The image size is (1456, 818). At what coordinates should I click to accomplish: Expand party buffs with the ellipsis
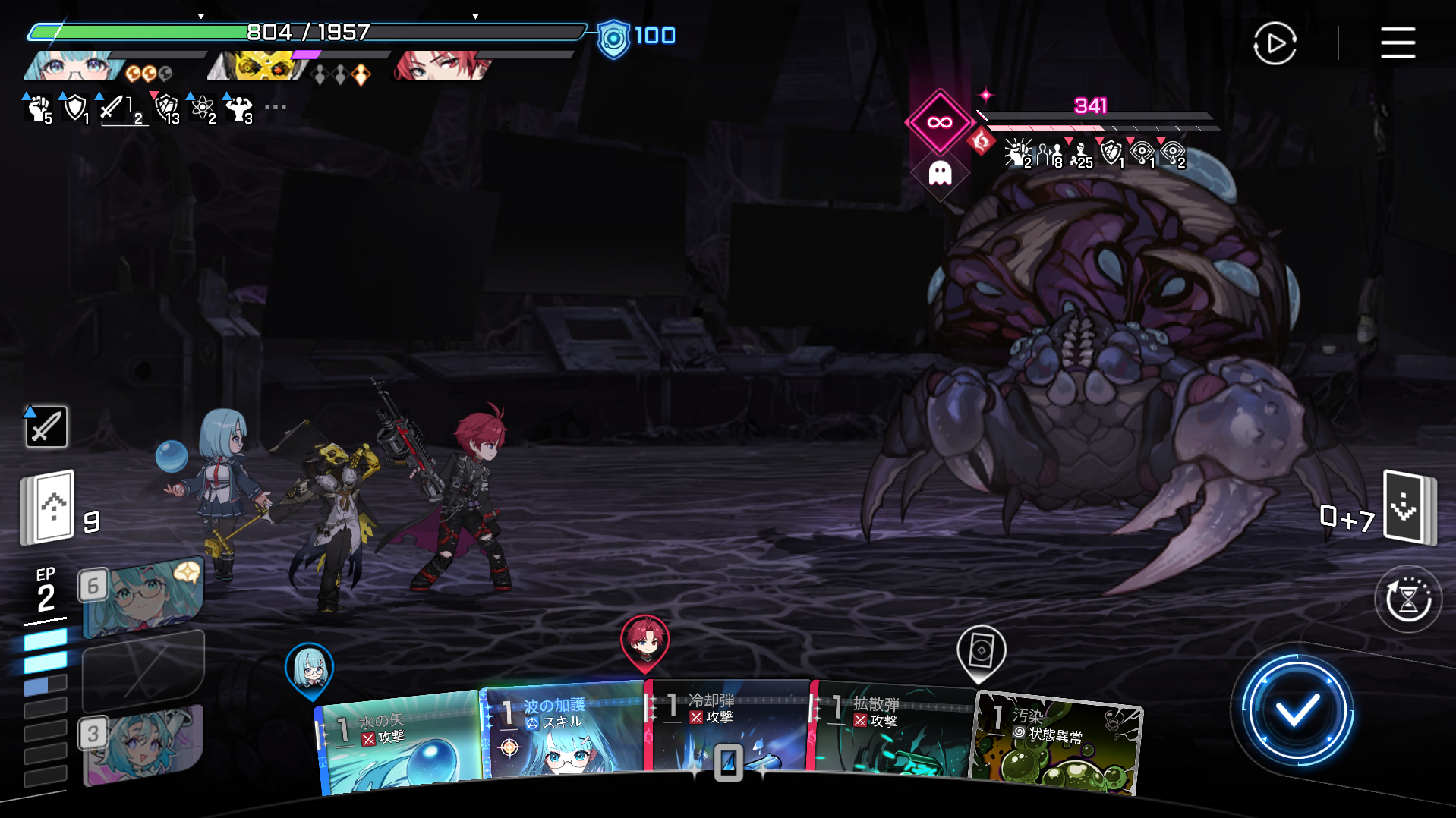click(x=275, y=107)
